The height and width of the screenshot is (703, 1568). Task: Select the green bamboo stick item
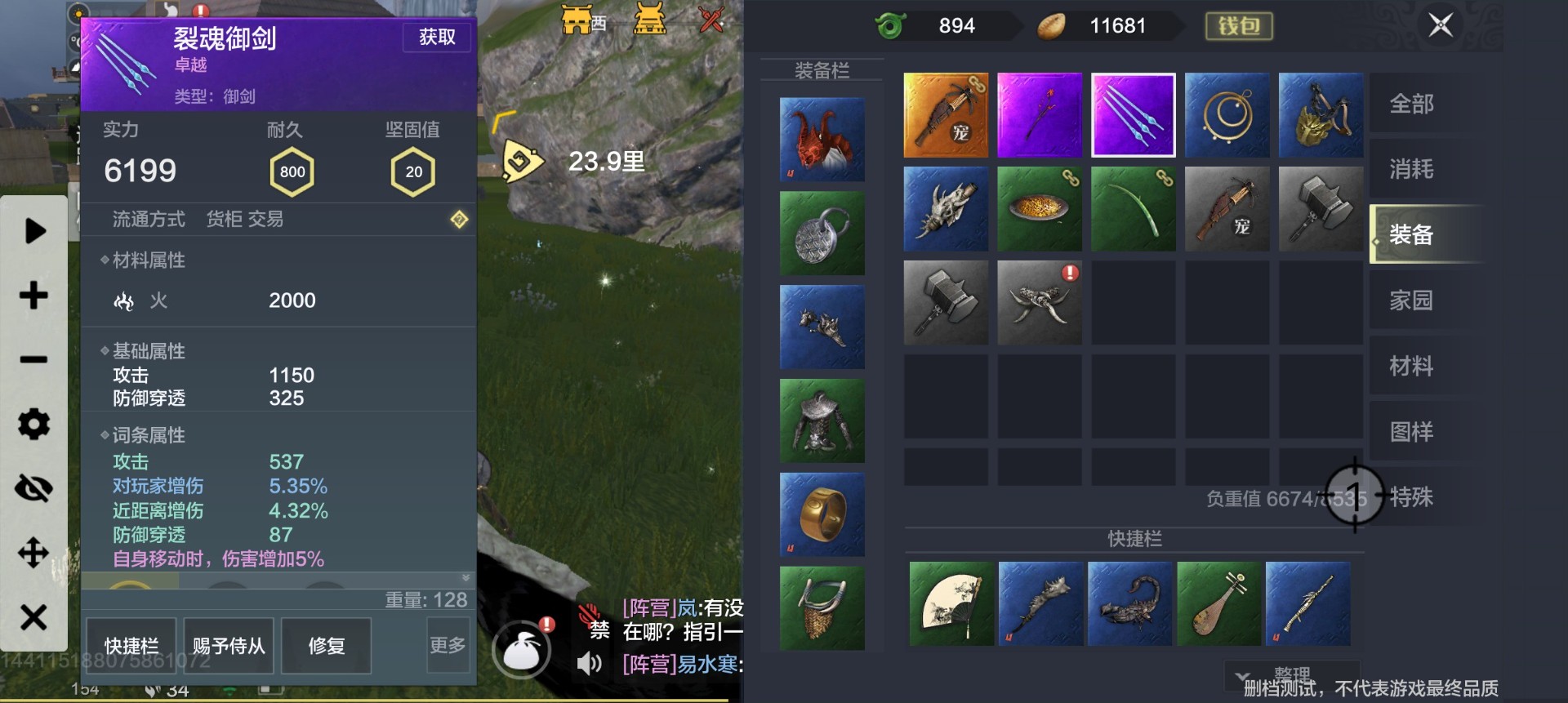click(1133, 208)
